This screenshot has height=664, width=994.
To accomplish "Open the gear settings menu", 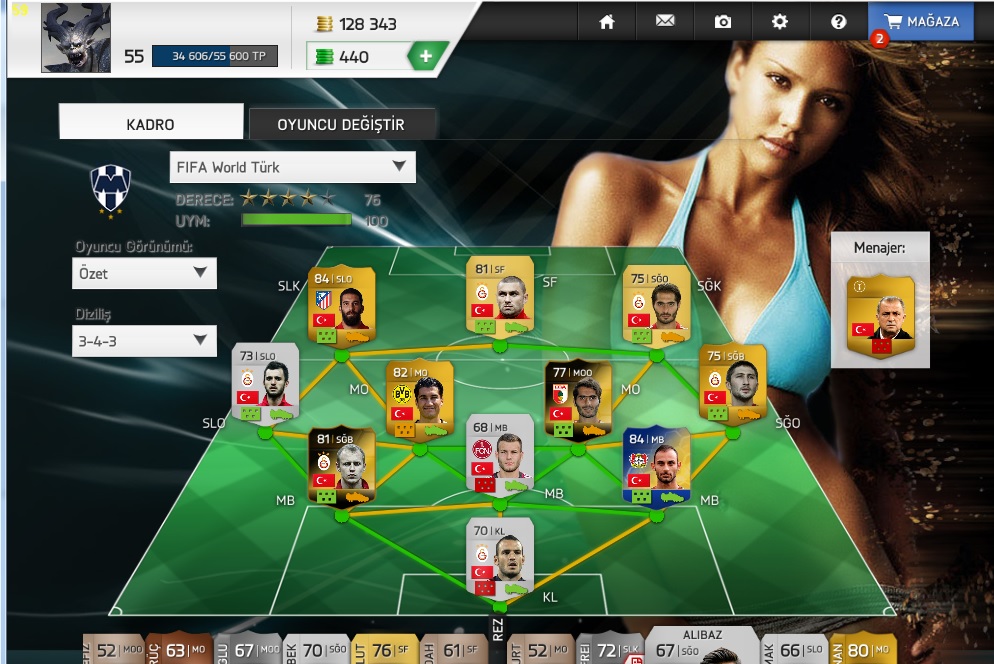I will [780, 21].
